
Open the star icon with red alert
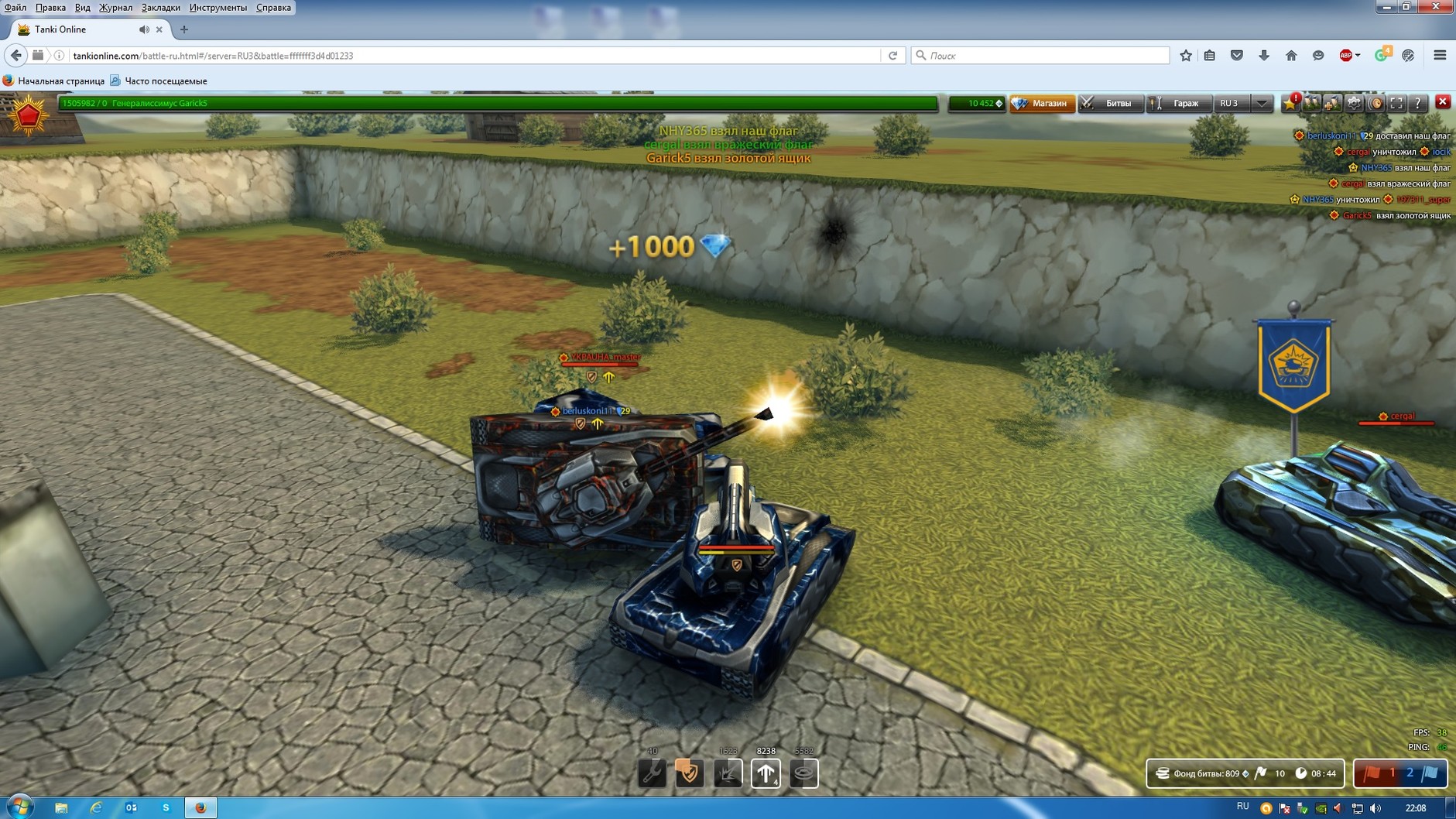(x=1290, y=103)
